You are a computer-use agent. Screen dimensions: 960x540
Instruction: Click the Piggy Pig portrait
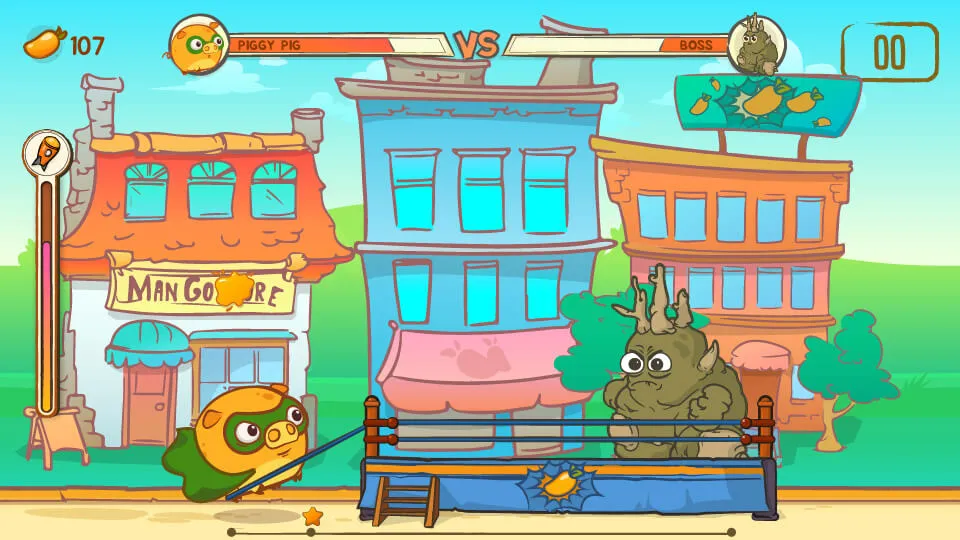198,44
